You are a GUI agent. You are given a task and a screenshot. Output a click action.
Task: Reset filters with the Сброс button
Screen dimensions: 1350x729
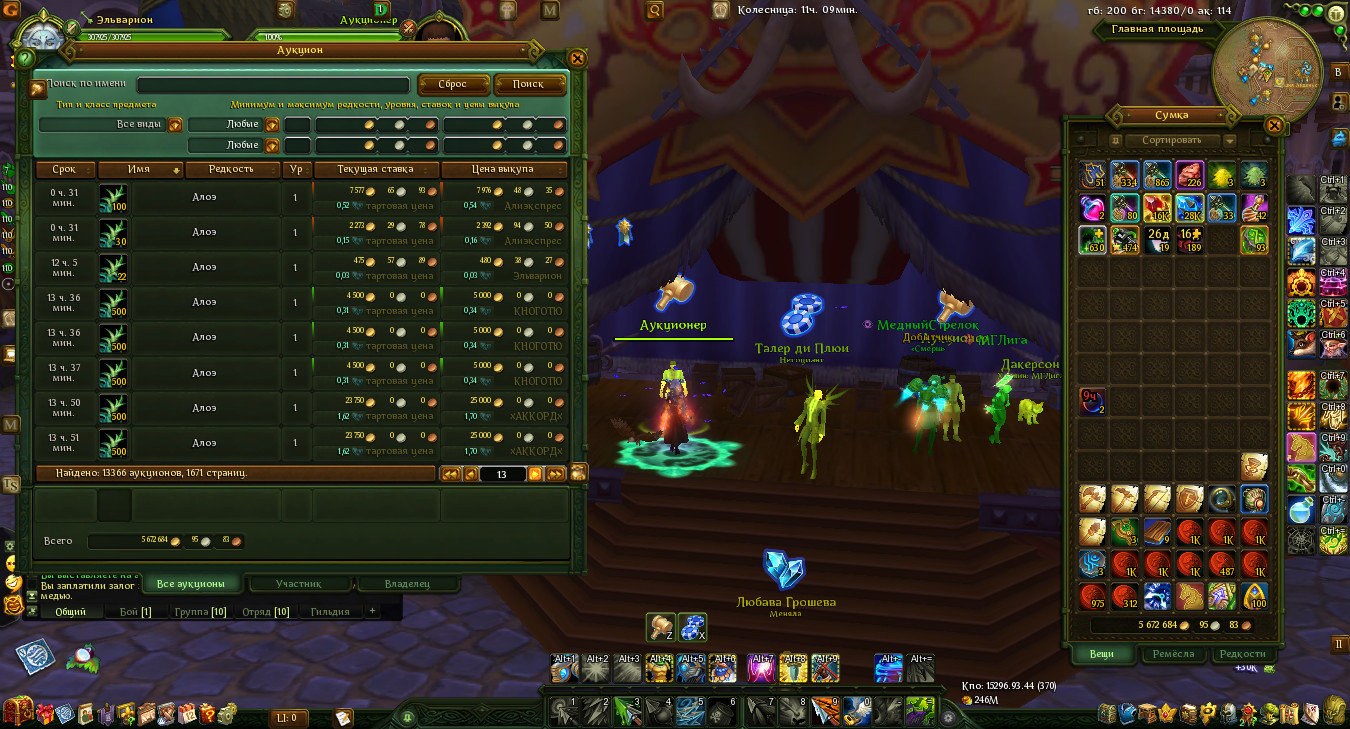pos(453,85)
